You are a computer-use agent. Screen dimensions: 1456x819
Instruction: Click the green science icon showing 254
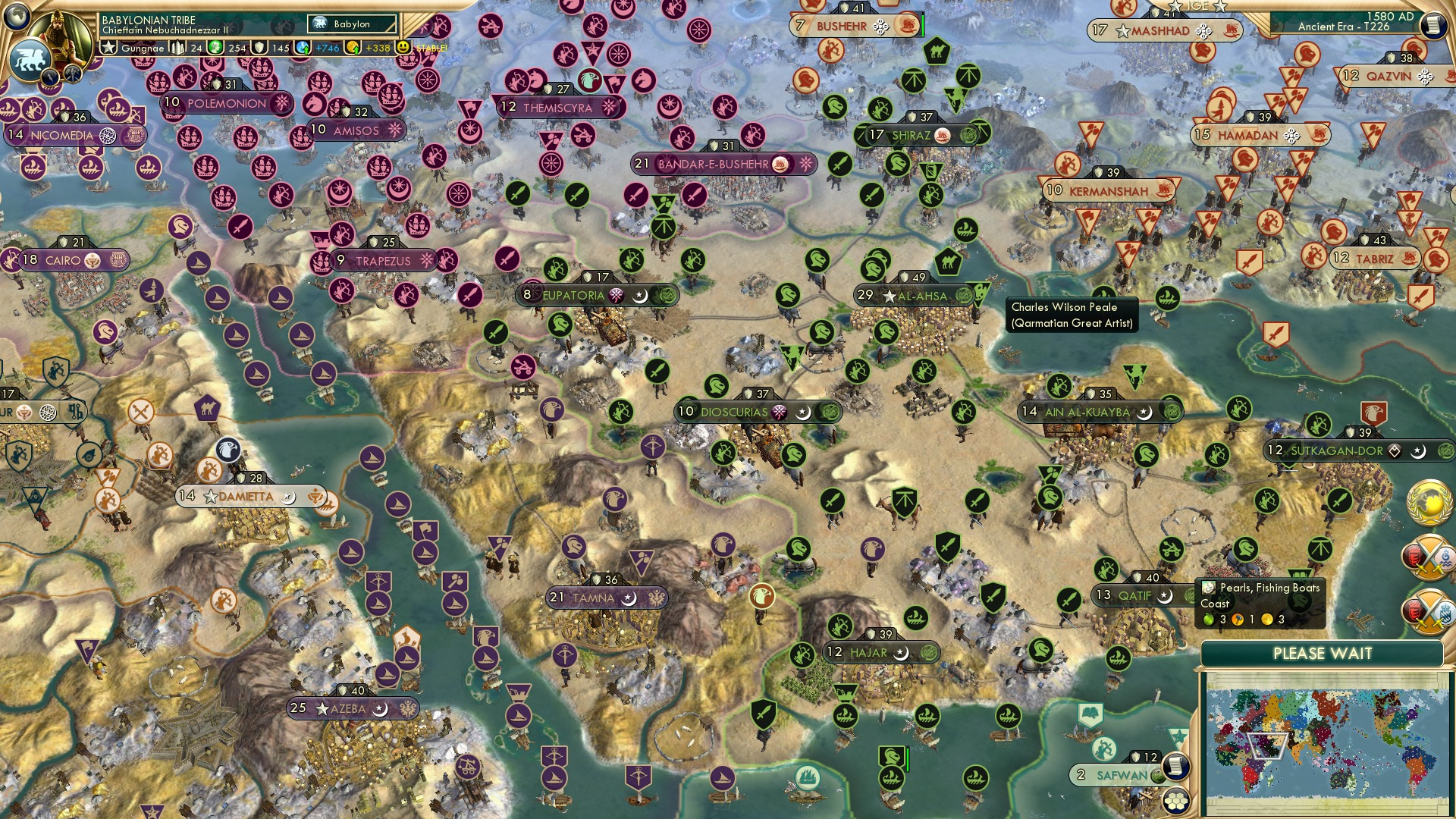pos(214,47)
